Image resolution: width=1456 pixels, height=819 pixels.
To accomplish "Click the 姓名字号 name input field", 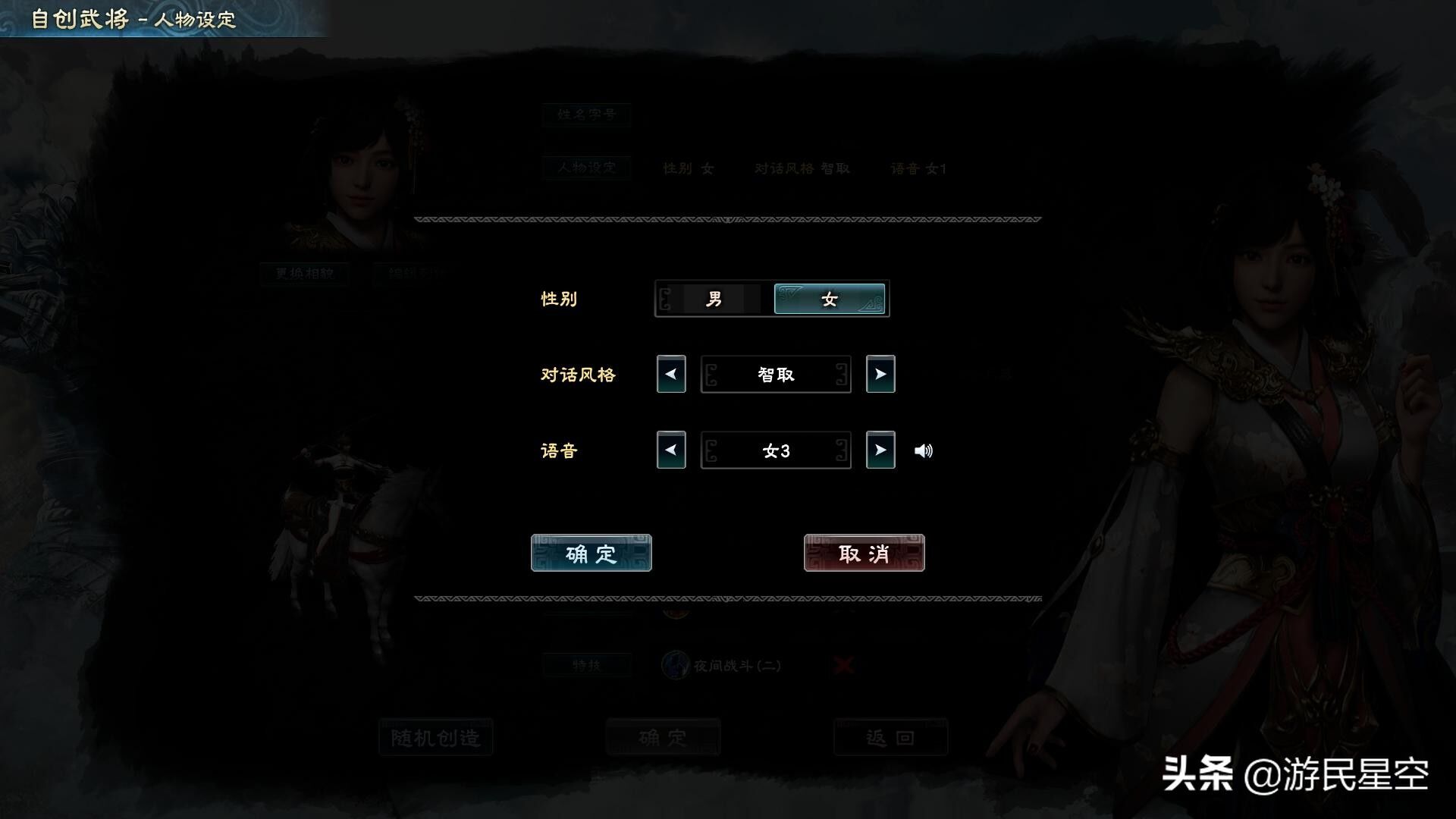I will (586, 114).
